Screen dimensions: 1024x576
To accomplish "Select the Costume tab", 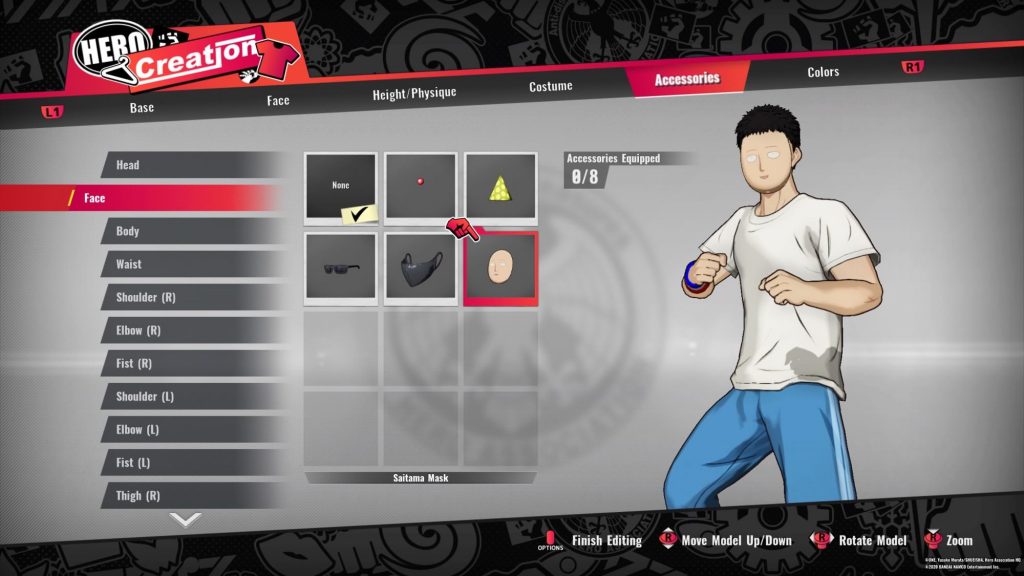I will coord(551,86).
